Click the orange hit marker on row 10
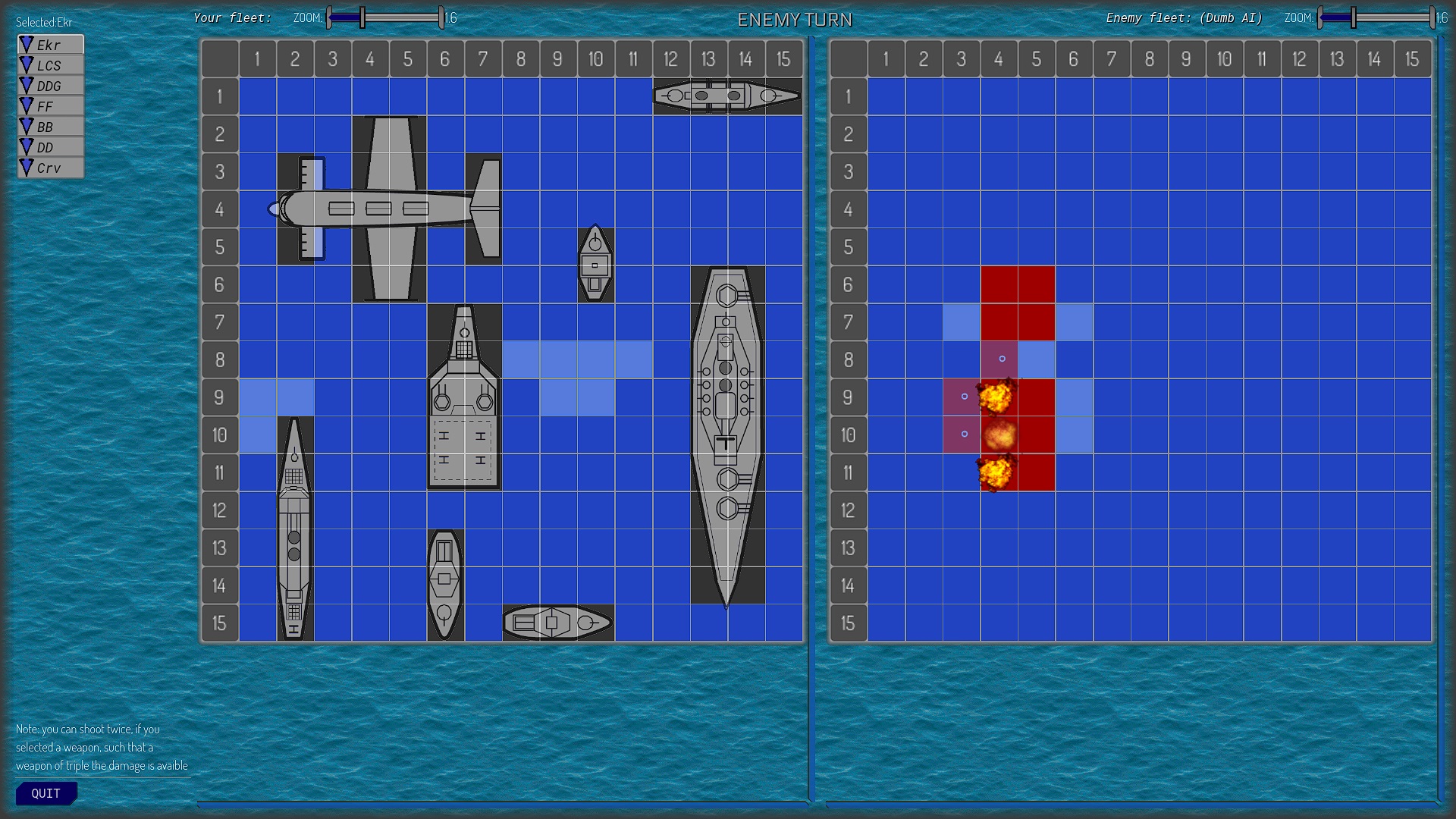This screenshot has height=819, width=1456. coord(999,435)
